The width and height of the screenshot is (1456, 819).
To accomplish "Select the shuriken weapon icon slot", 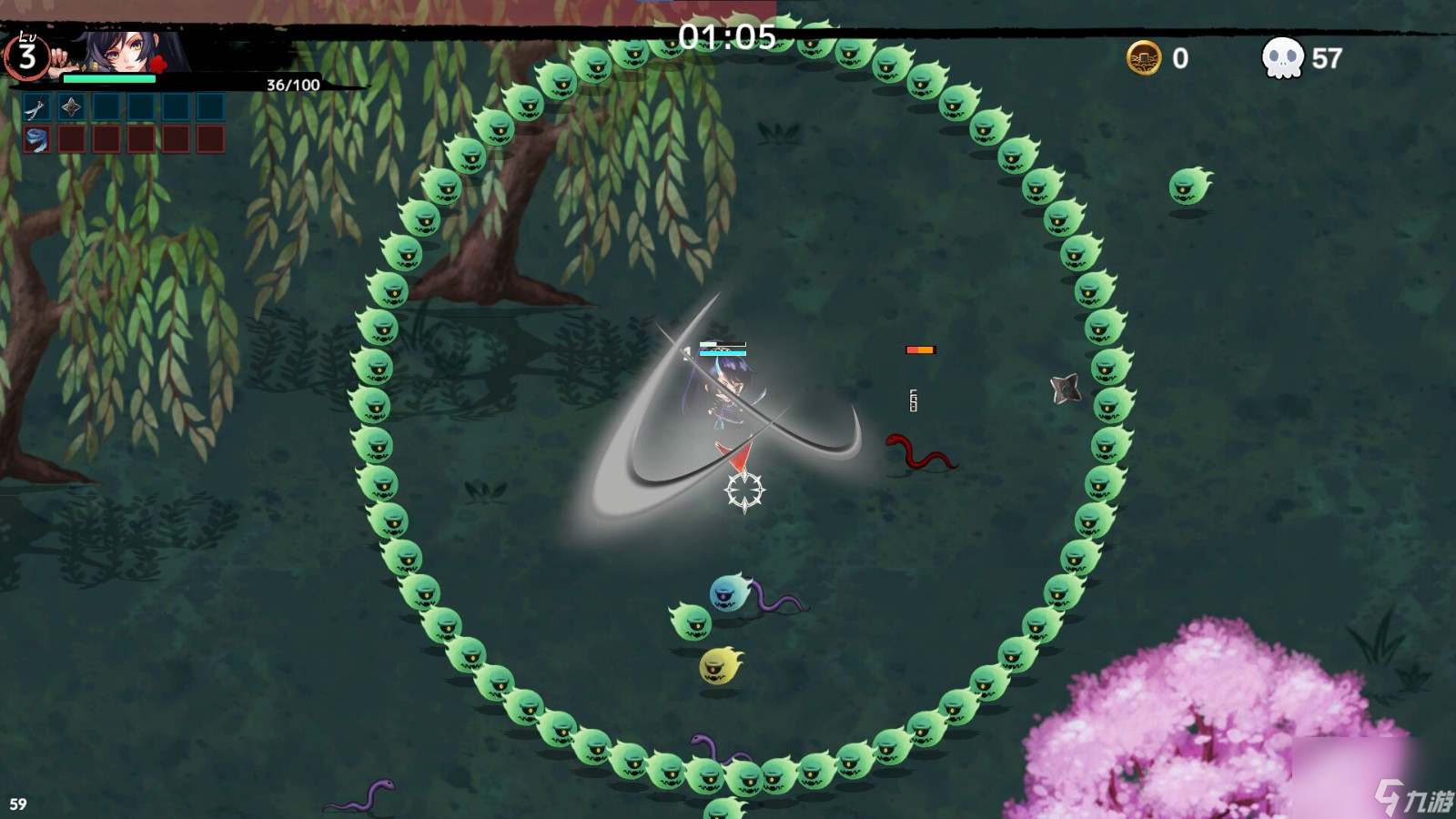I will point(70,106).
